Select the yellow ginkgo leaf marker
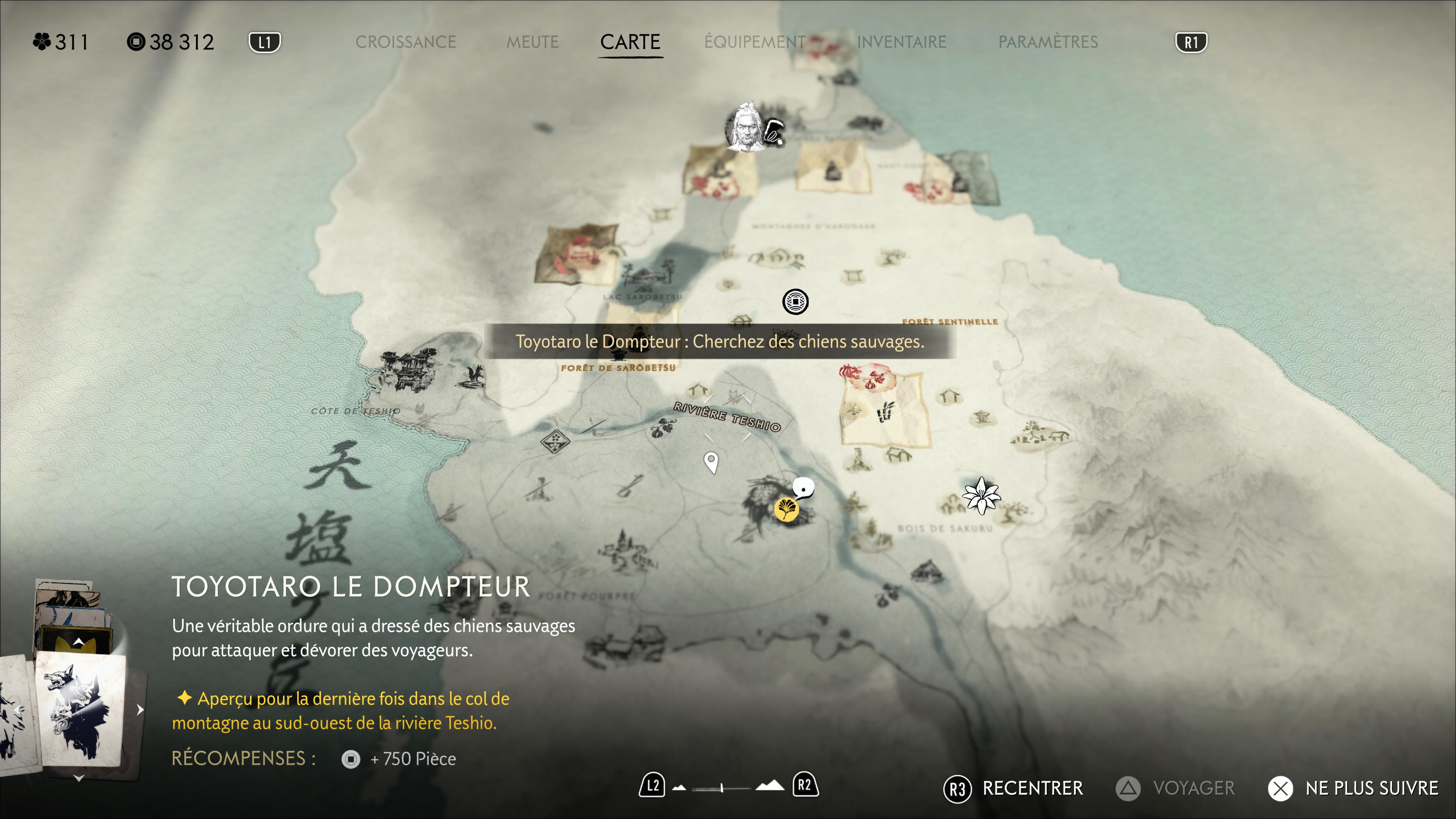The image size is (1456, 819). coord(786,509)
